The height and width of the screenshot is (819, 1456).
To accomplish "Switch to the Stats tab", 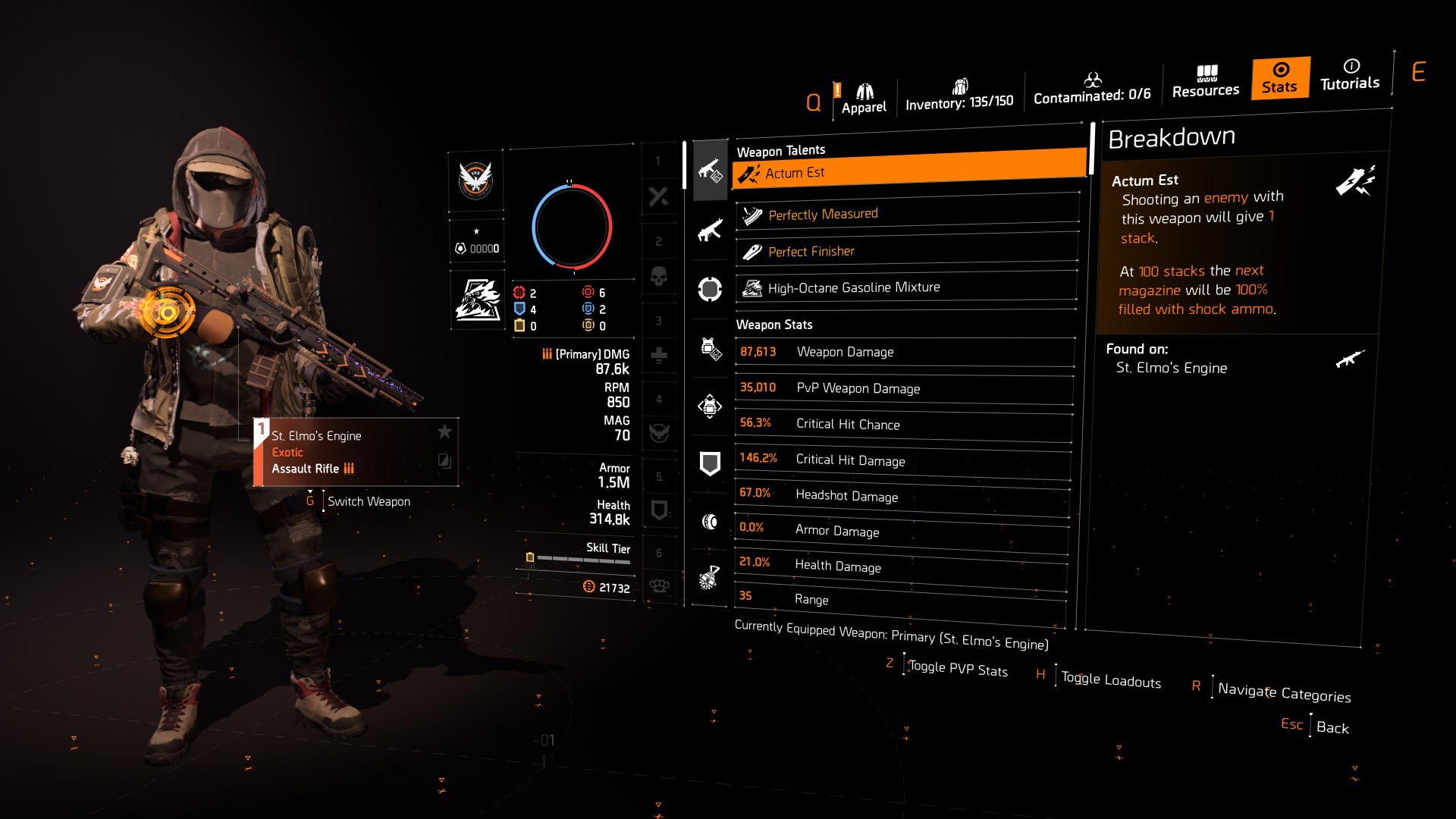I will click(1279, 78).
